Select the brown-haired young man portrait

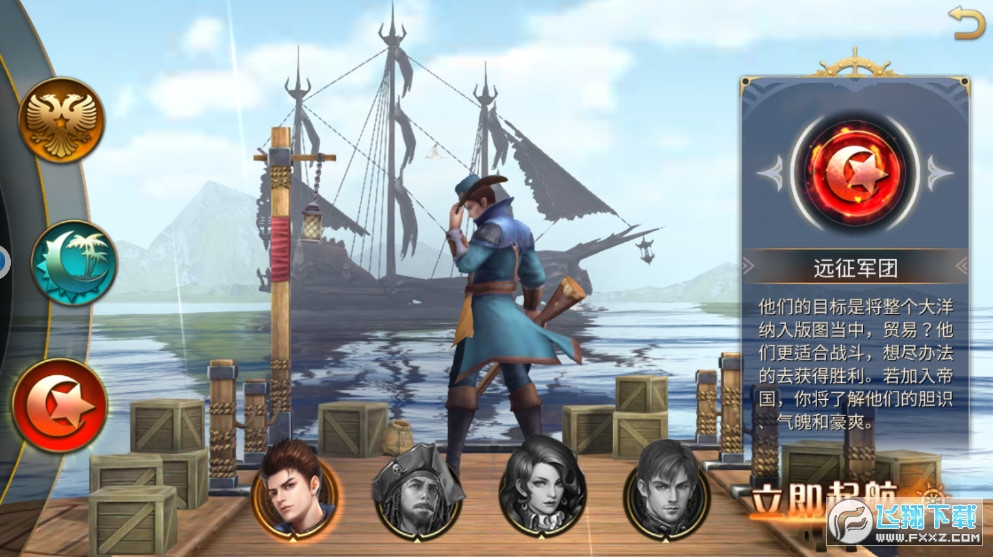coord(295,484)
